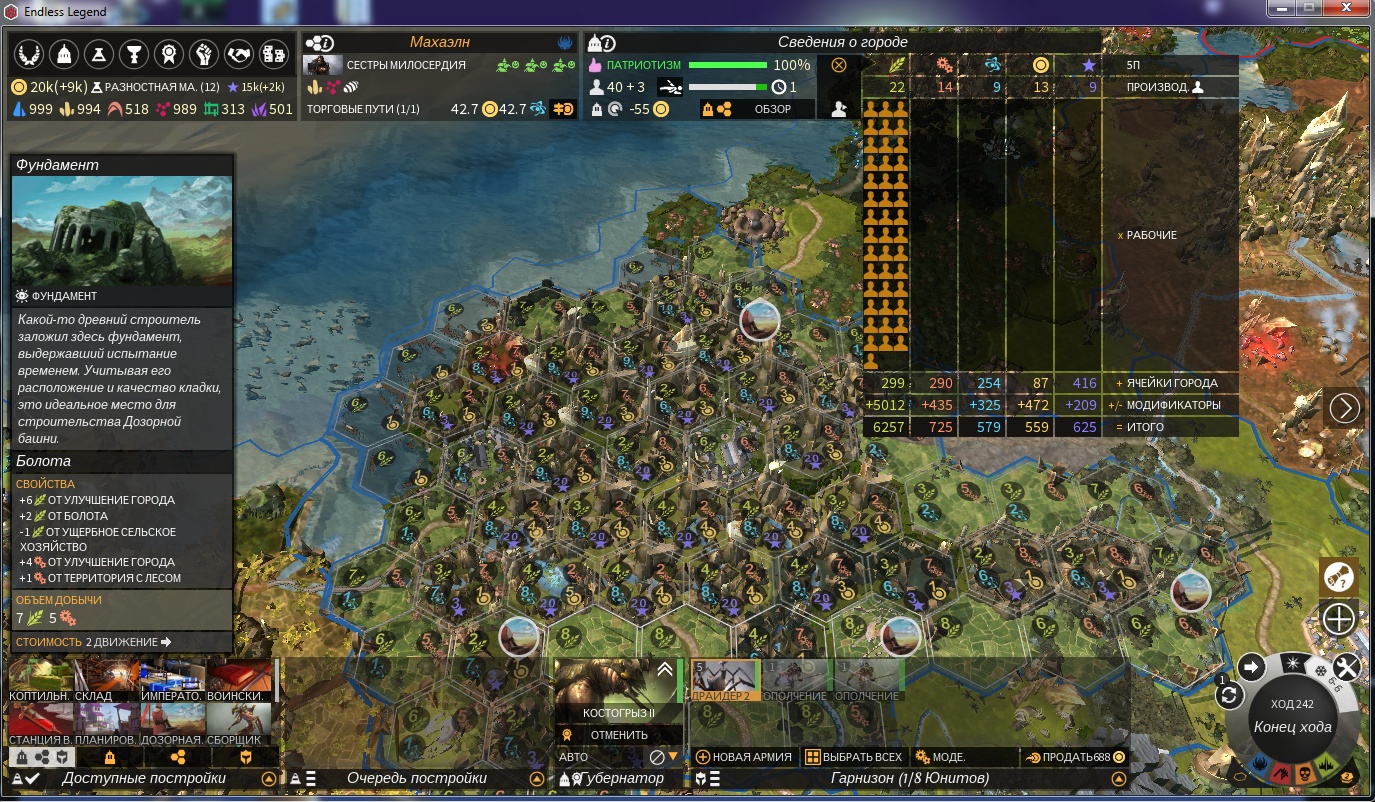The image size is (1375, 802).
Task: Go to next city with right chevron
Action: [1345, 408]
